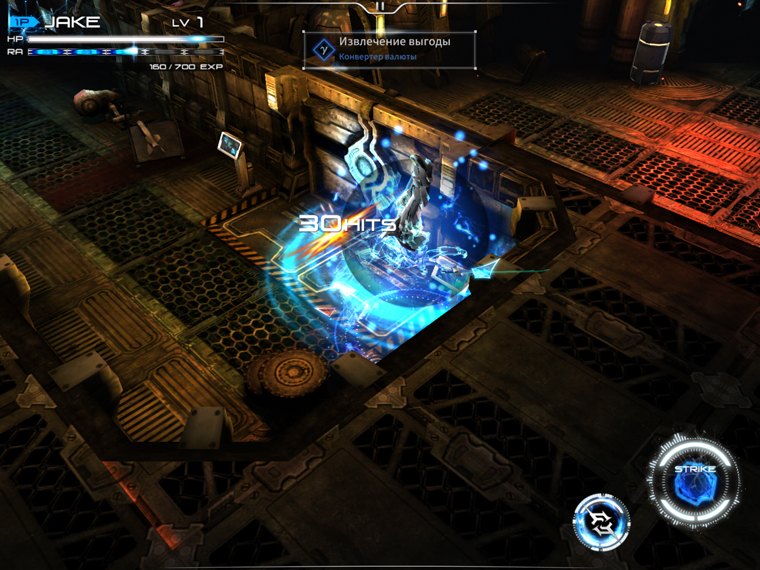
Task: Tap the STRIKE attack button
Action: [x=693, y=481]
